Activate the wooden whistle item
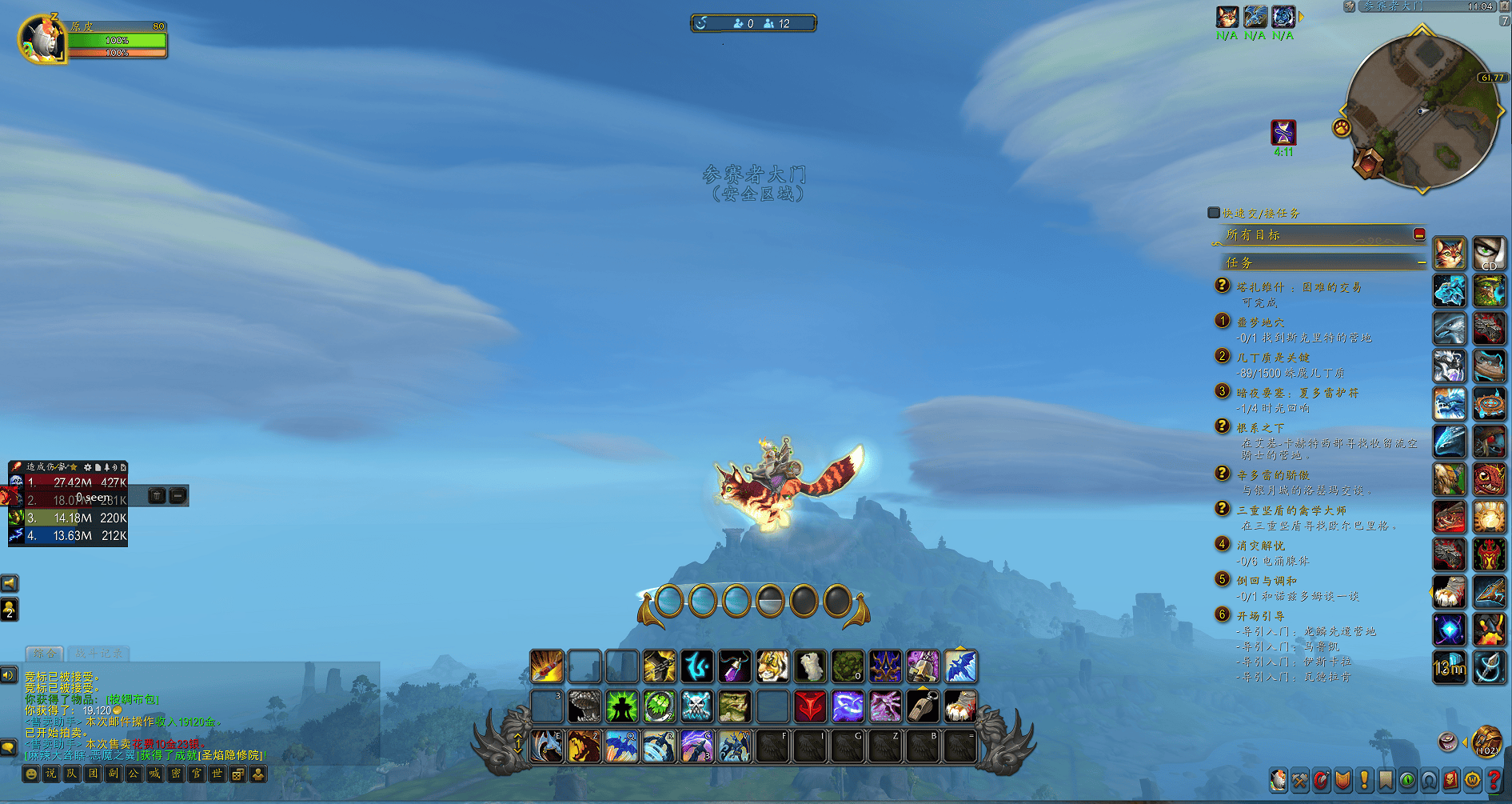Image resolution: width=1512 pixels, height=804 pixels. coord(922,706)
